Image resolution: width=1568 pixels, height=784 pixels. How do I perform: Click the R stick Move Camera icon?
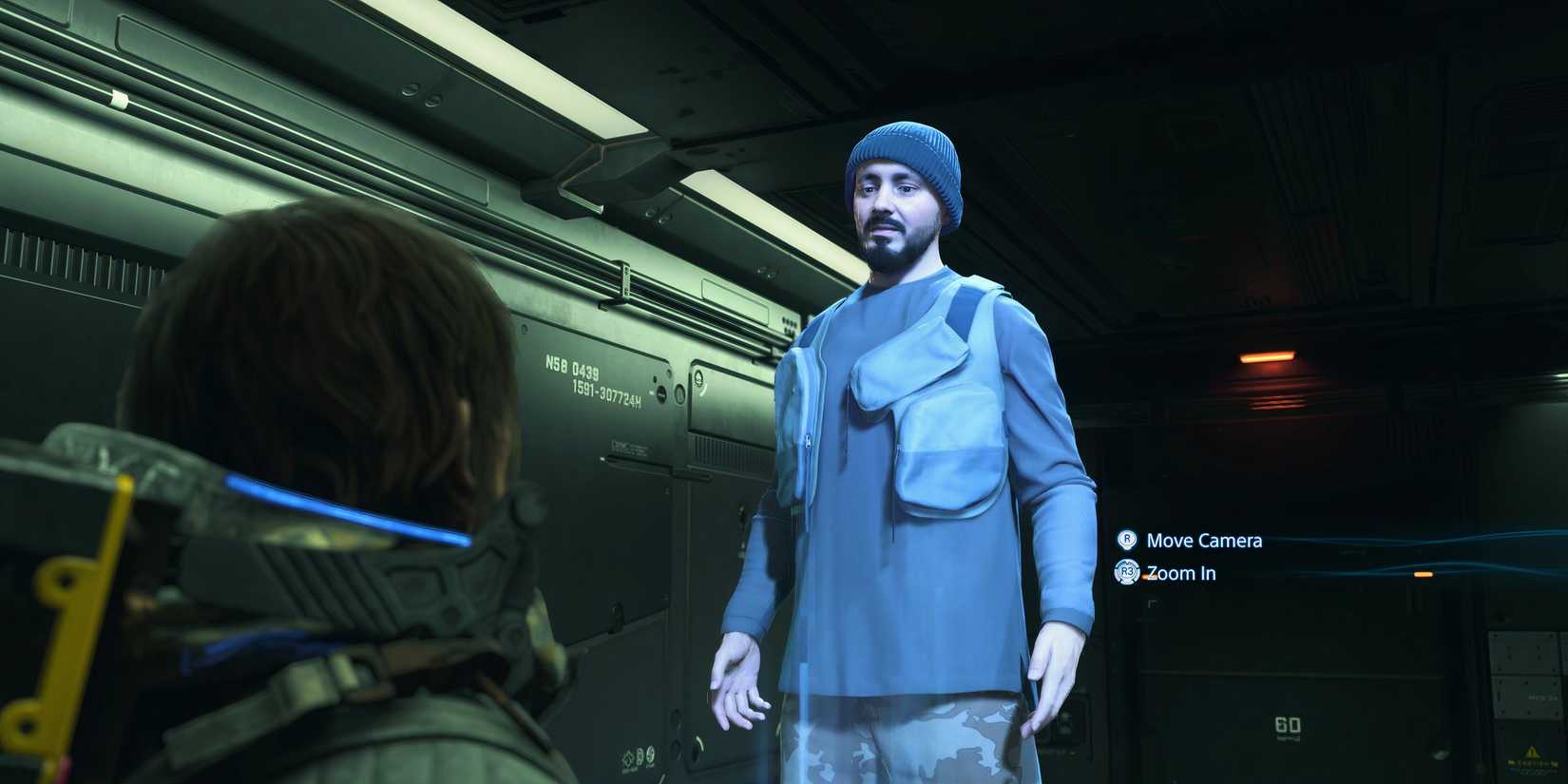click(1125, 541)
